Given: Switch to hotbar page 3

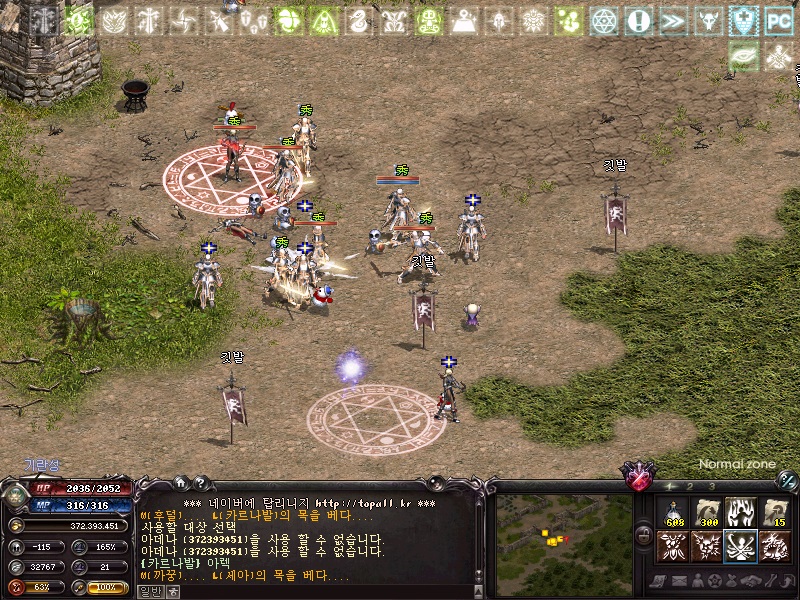Looking at the screenshot, I should (710, 486).
